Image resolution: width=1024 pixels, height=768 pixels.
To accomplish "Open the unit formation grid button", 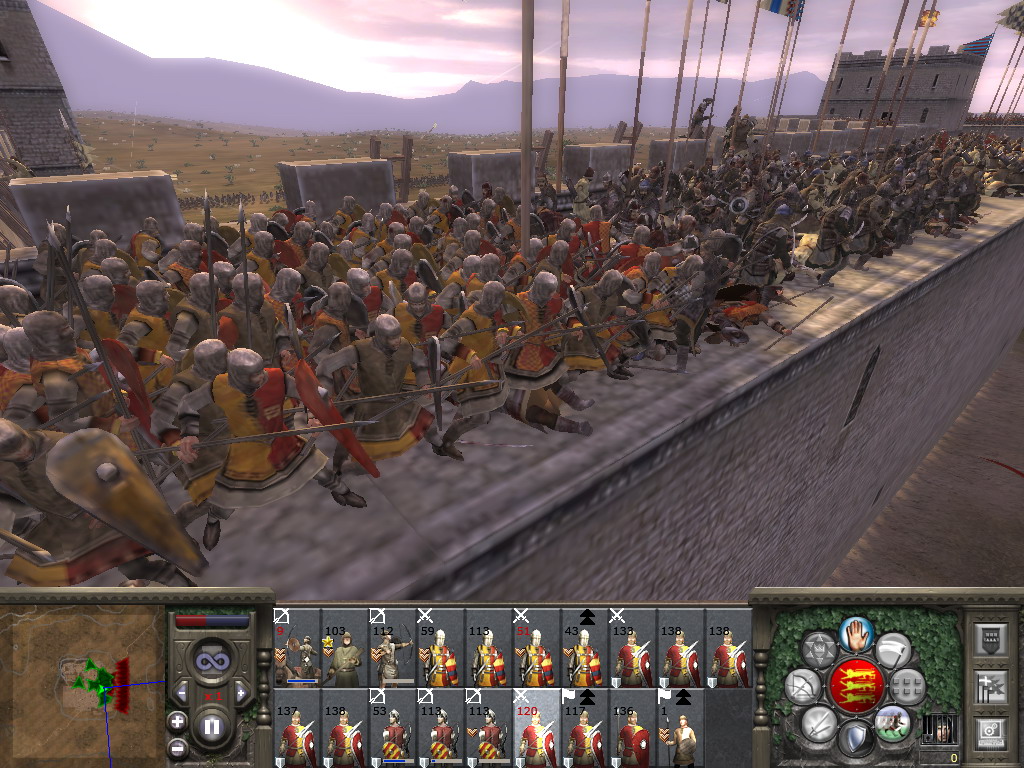I will point(907,686).
